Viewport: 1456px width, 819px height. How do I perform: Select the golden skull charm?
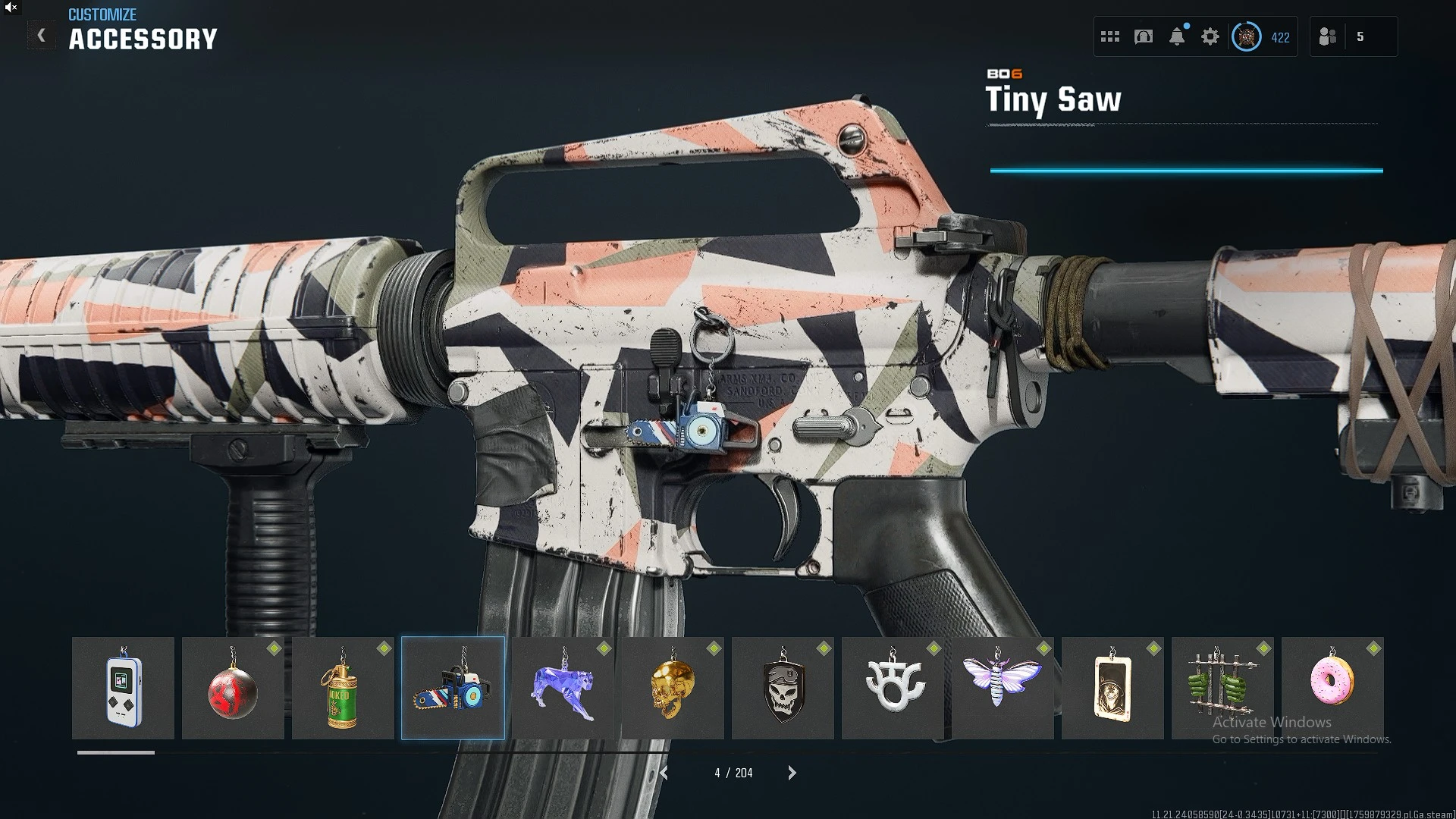pos(673,688)
